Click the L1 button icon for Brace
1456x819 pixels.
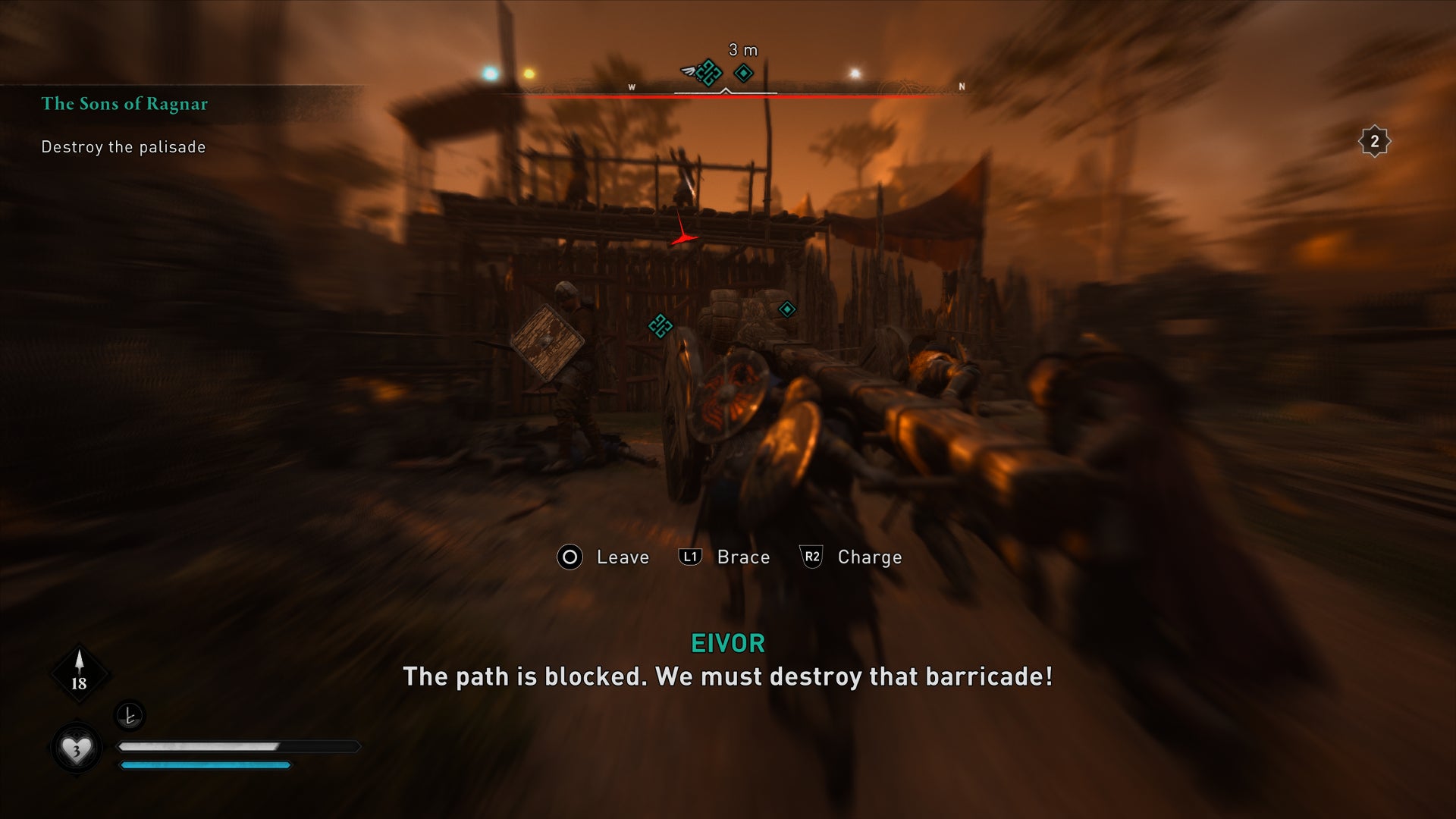point(691,557)
